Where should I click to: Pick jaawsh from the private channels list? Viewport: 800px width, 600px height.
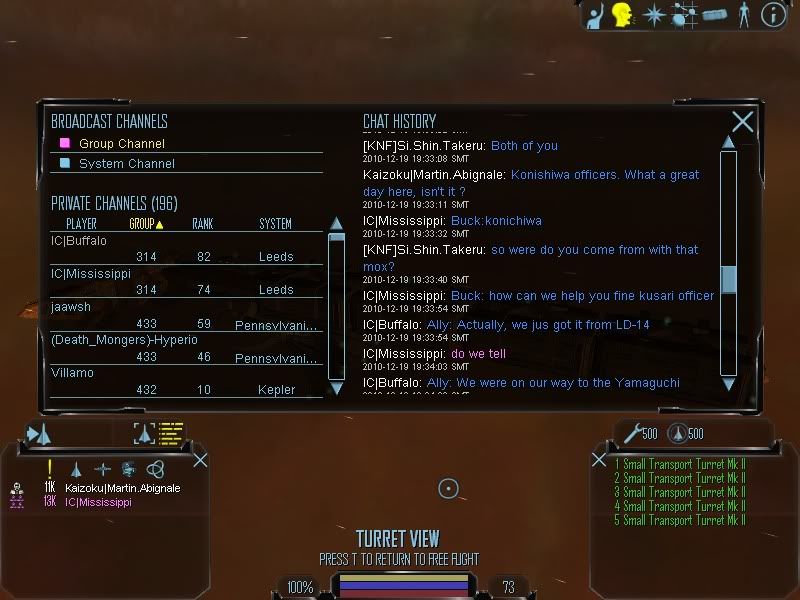[x=71, y=307]
